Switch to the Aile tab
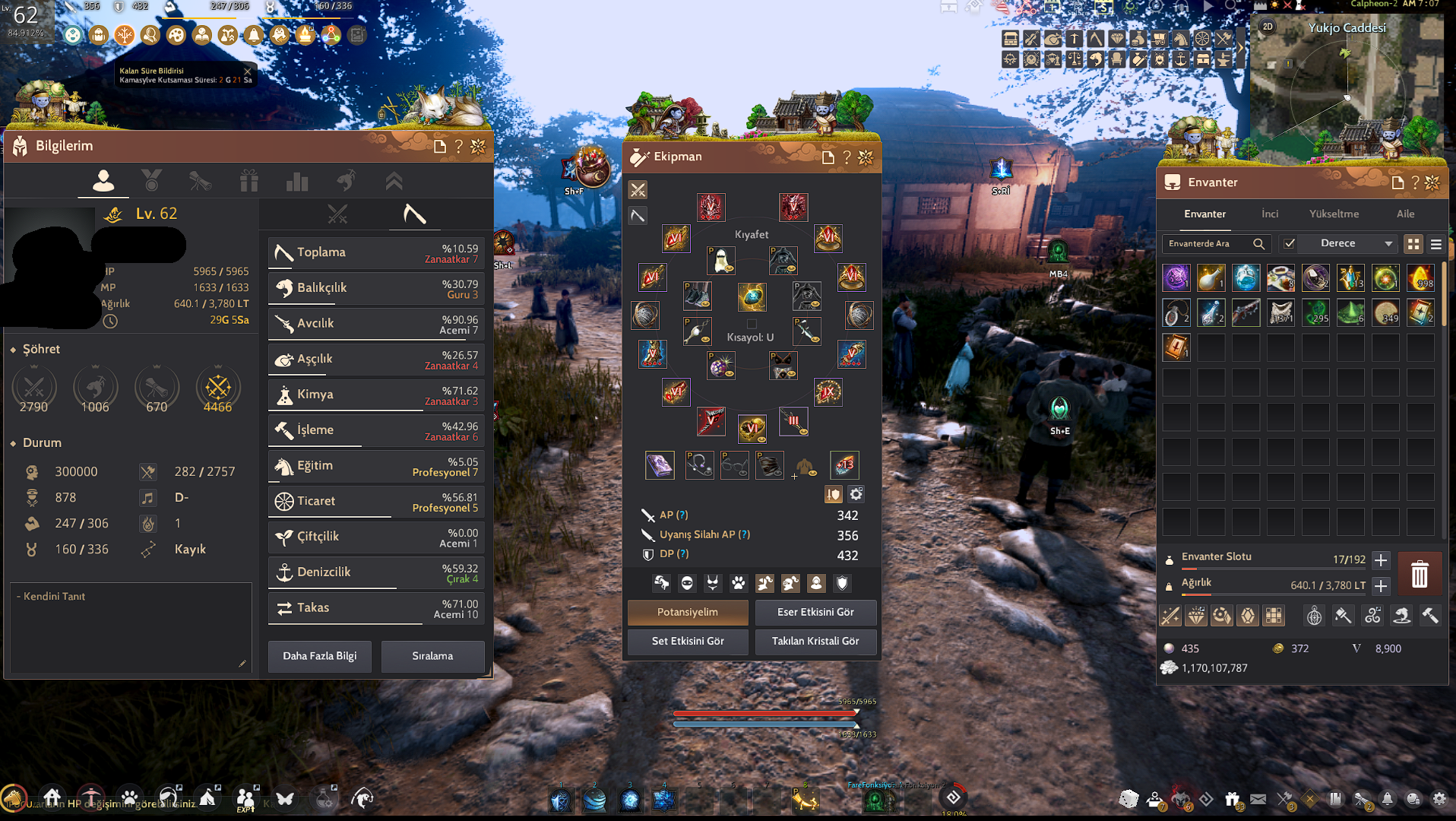 [x=1405, y=214]
